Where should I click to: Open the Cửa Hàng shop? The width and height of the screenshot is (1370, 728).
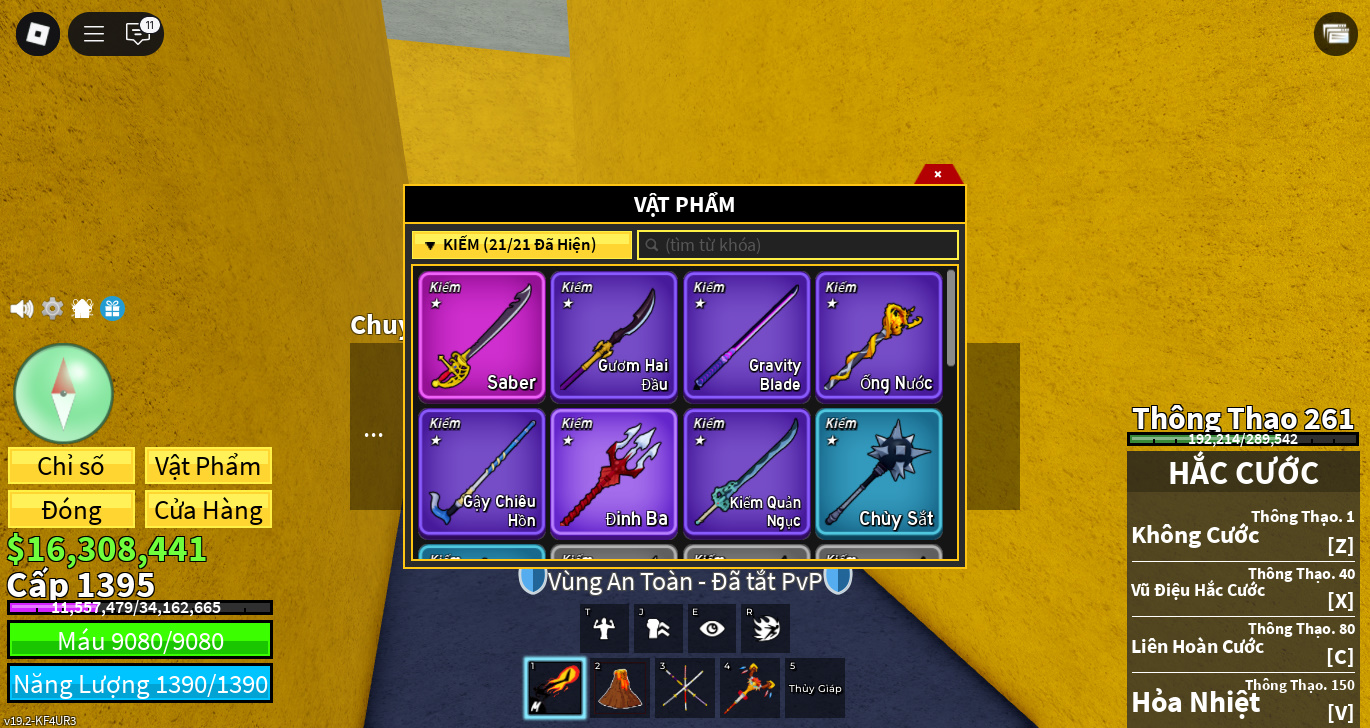(x=208, y=510)
